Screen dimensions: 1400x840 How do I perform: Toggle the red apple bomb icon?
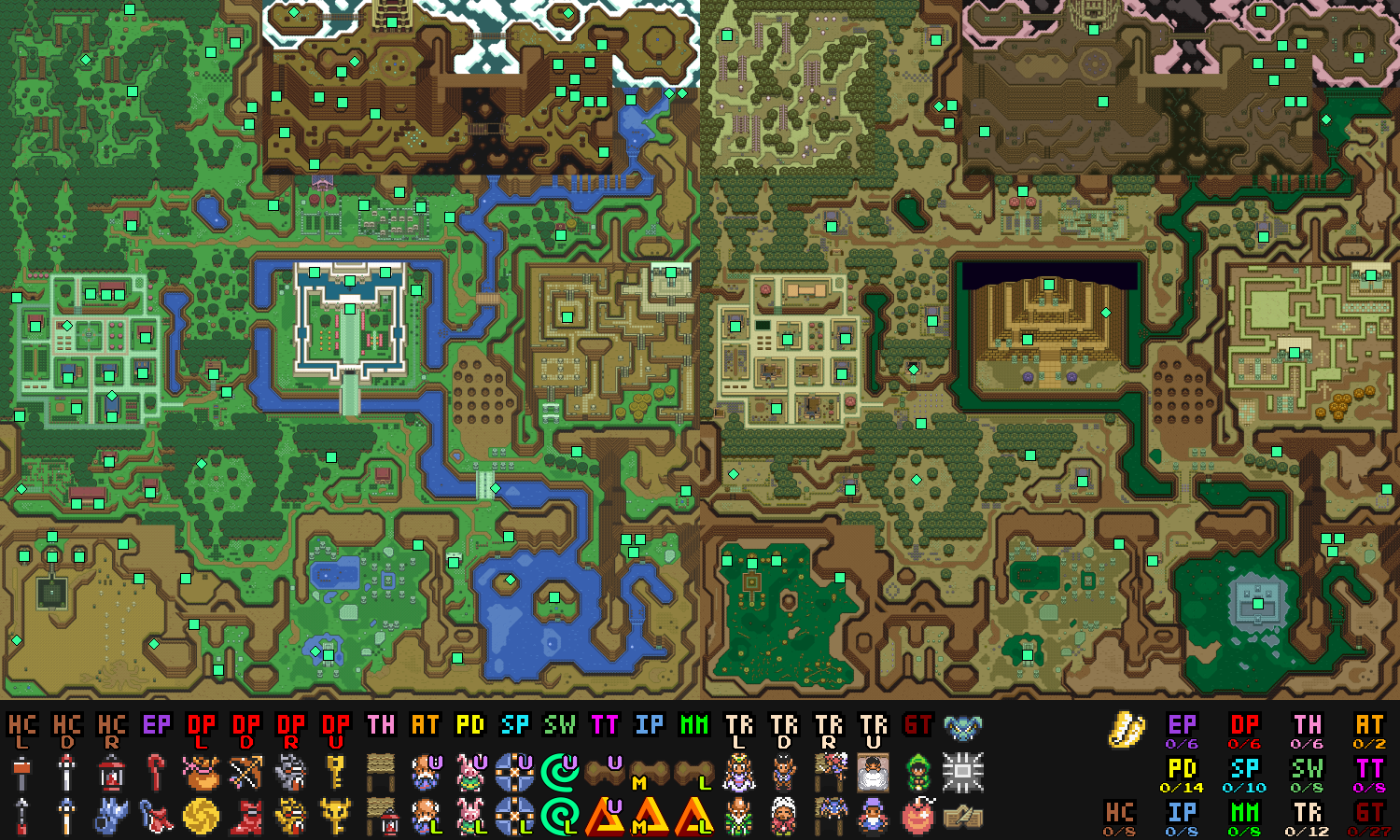click(918, 817)
